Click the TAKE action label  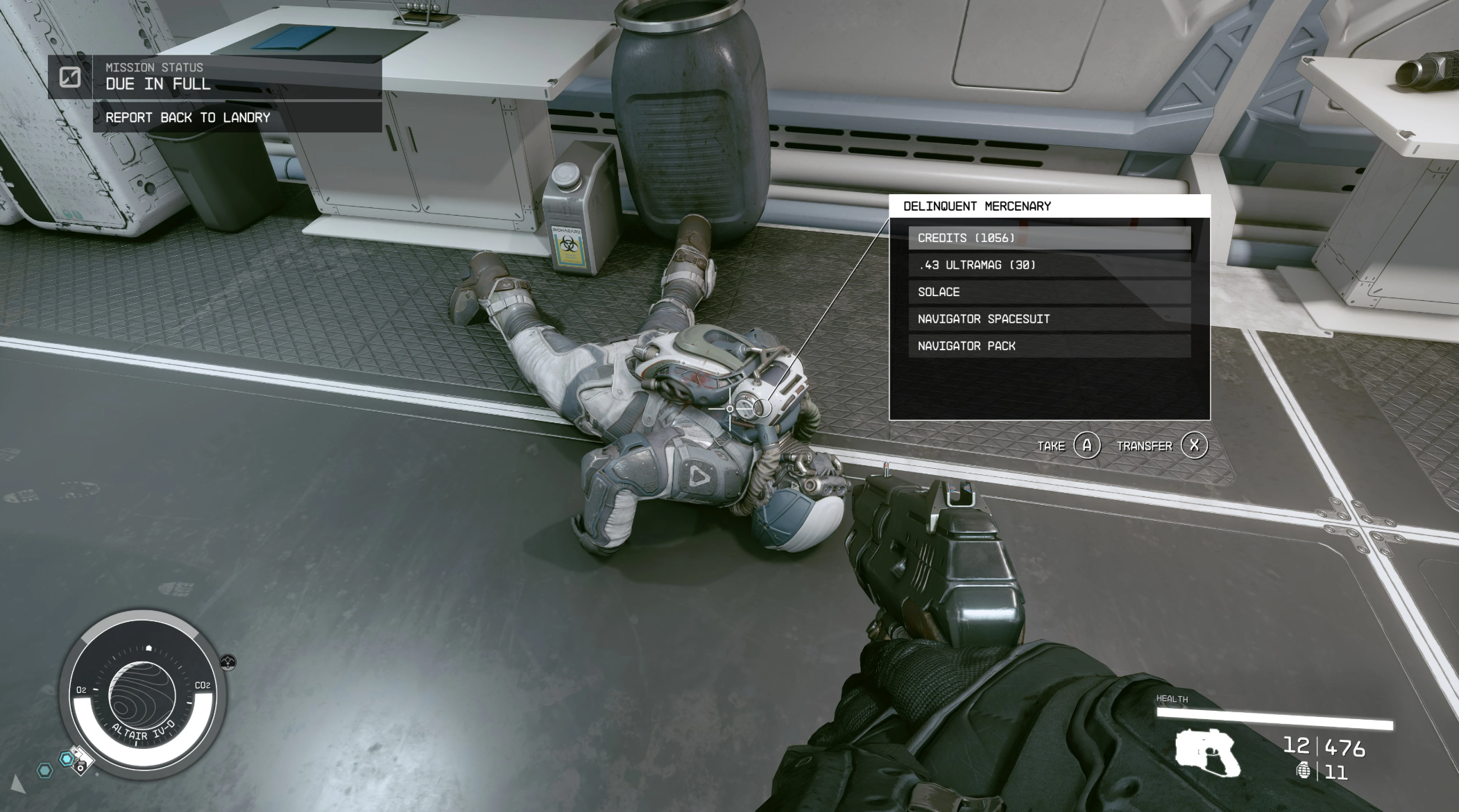[1052, 446]
